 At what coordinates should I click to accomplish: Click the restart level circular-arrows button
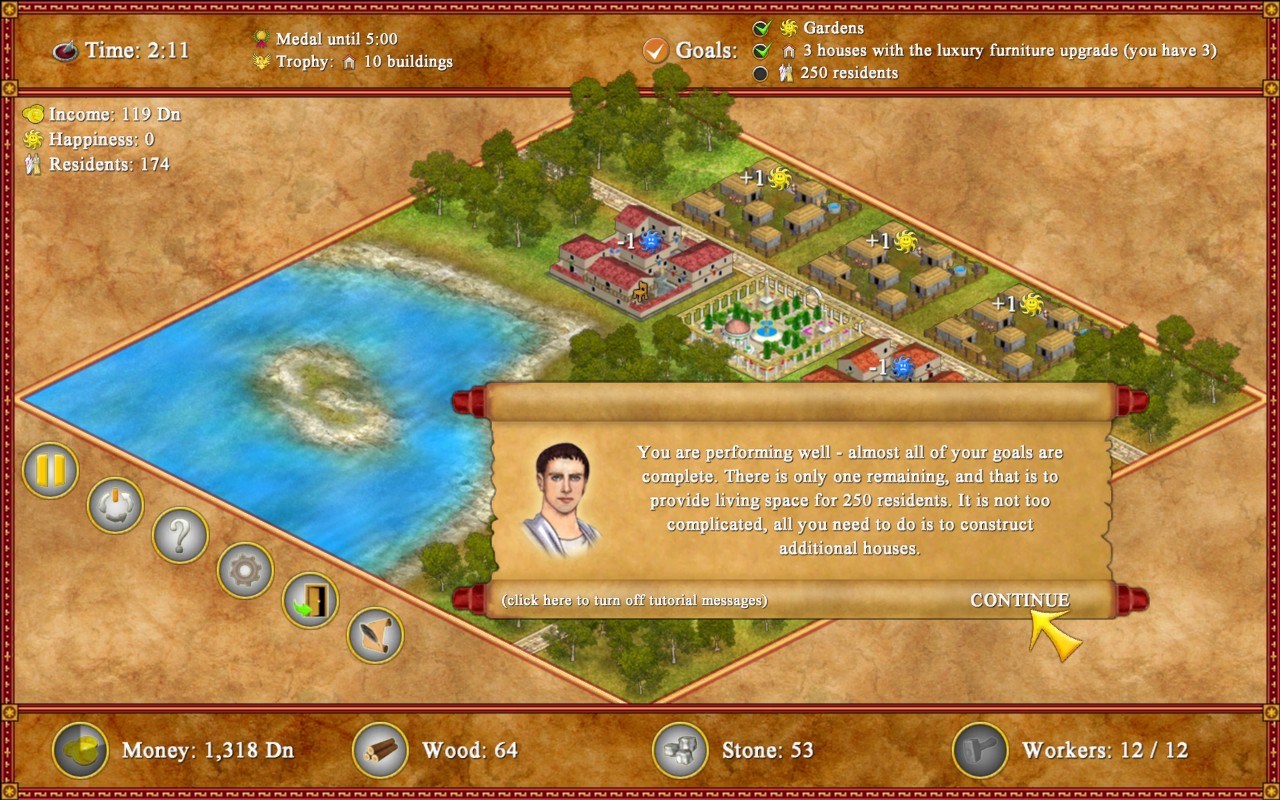115,505
